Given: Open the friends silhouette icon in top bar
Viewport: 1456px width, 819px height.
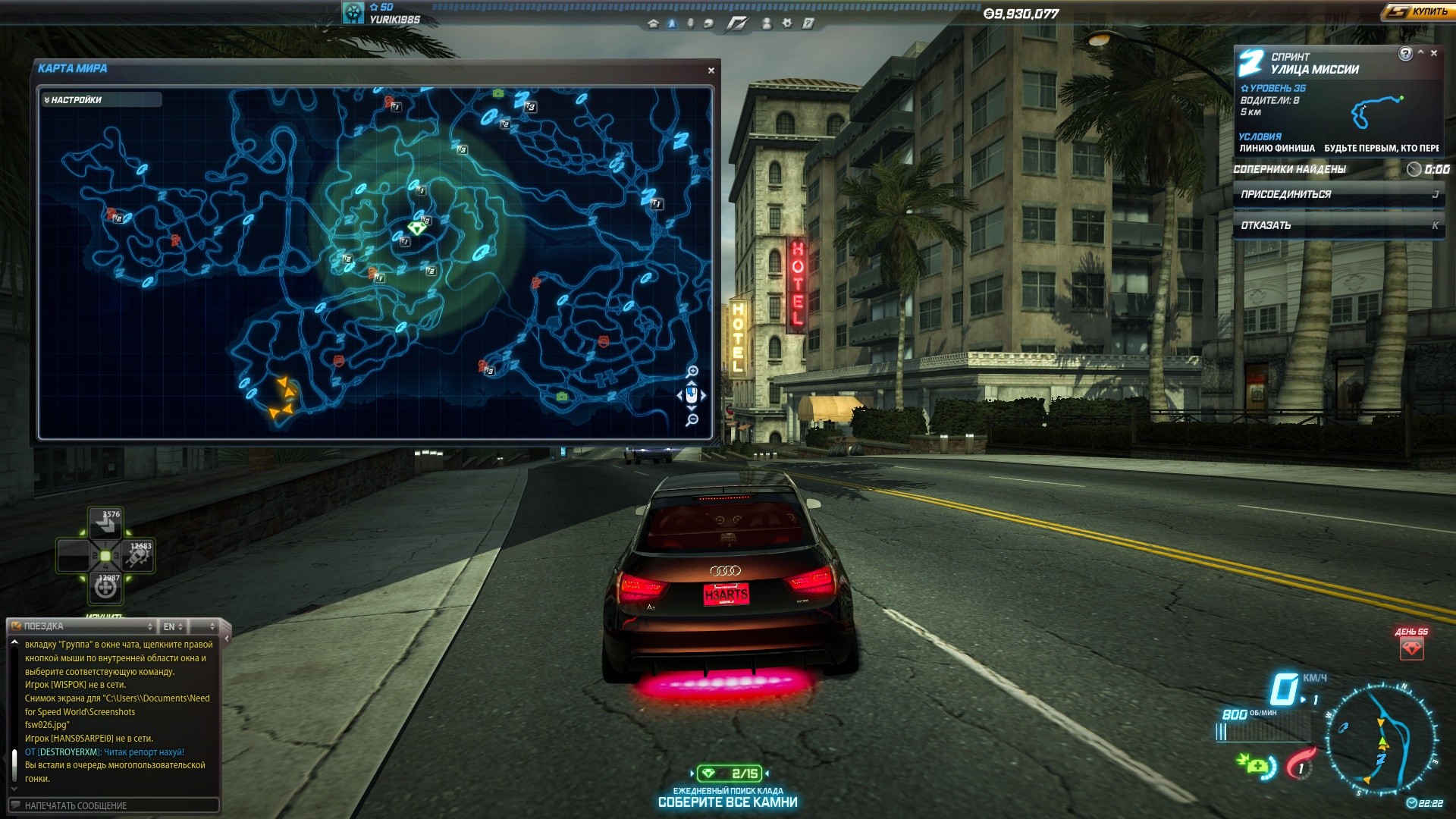Looking at the screenshot, I should click(x=767, y=24).
